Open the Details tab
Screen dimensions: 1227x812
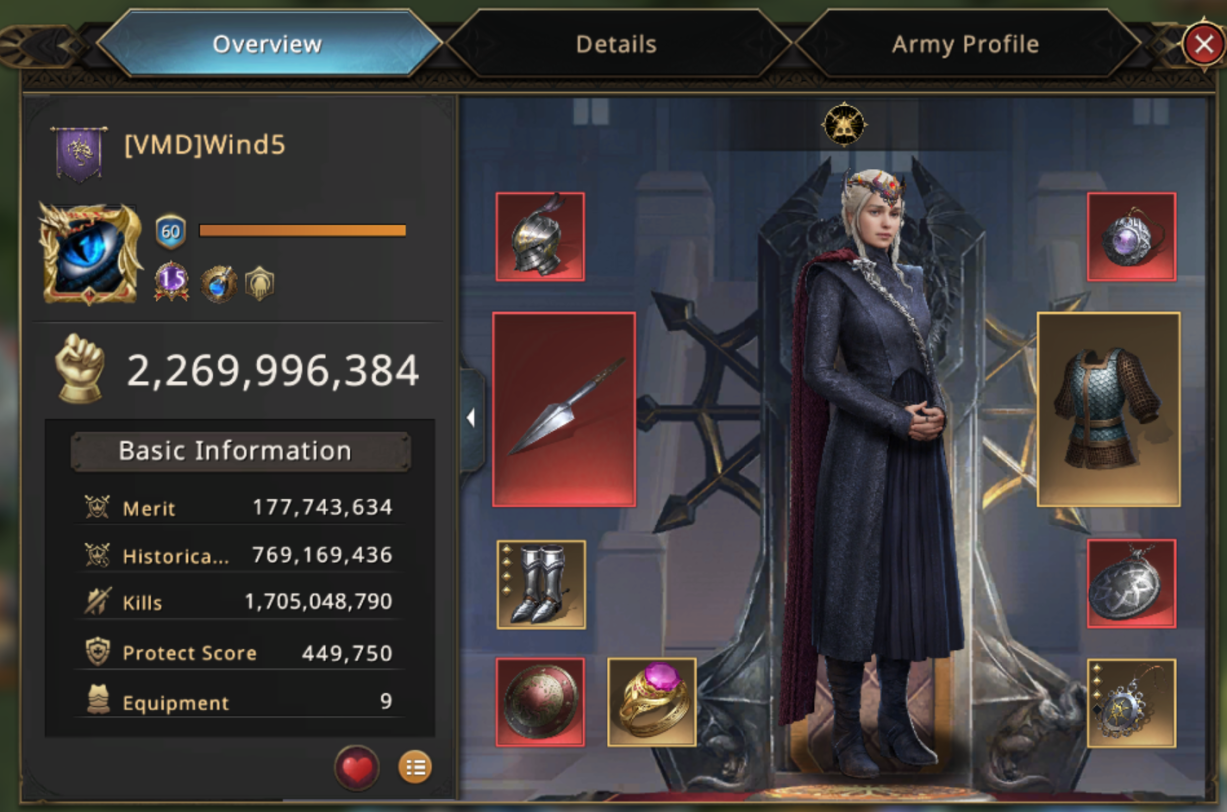(616, 44)
